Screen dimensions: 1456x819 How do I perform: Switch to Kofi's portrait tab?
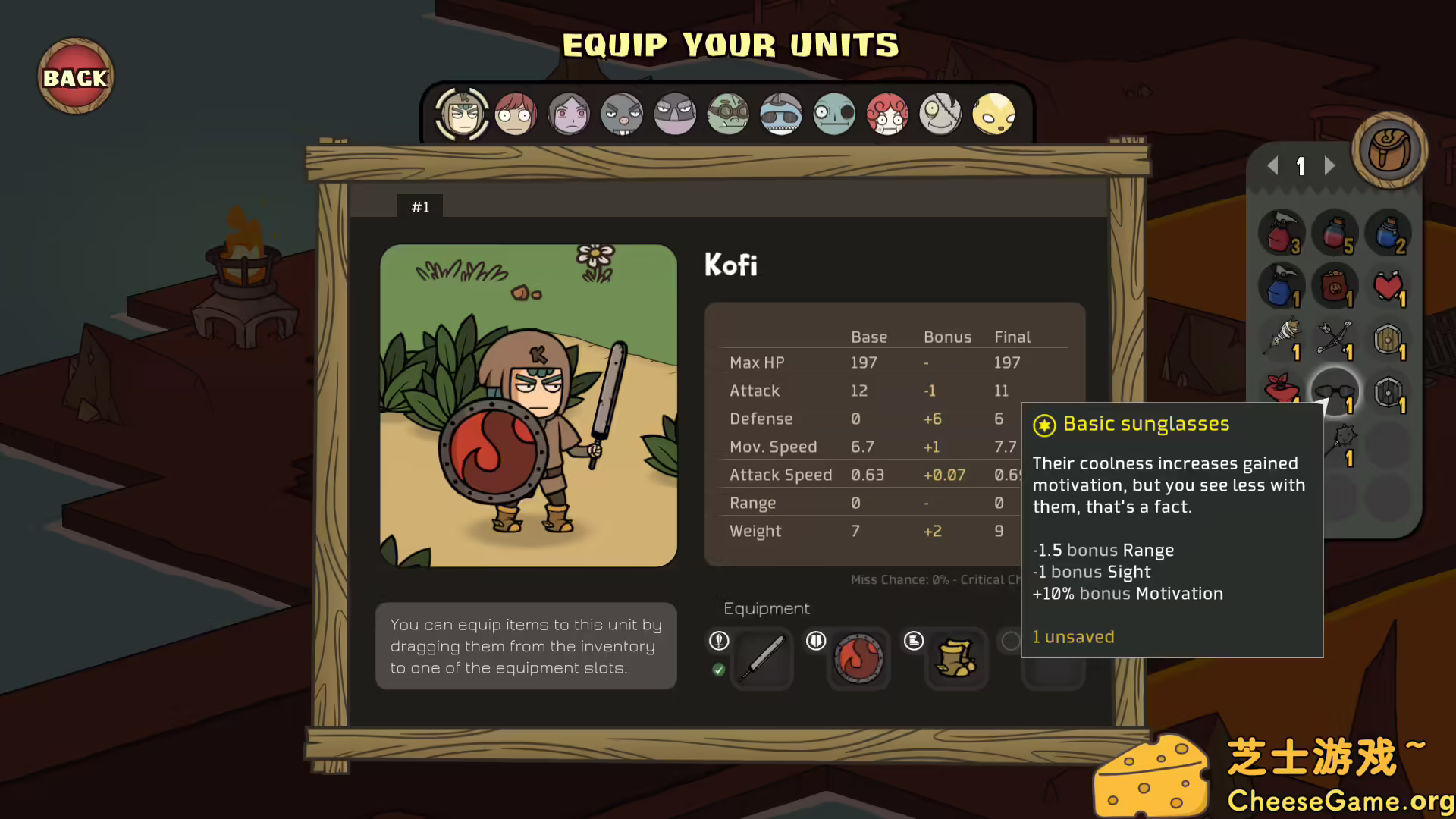(x=462, y=114)
